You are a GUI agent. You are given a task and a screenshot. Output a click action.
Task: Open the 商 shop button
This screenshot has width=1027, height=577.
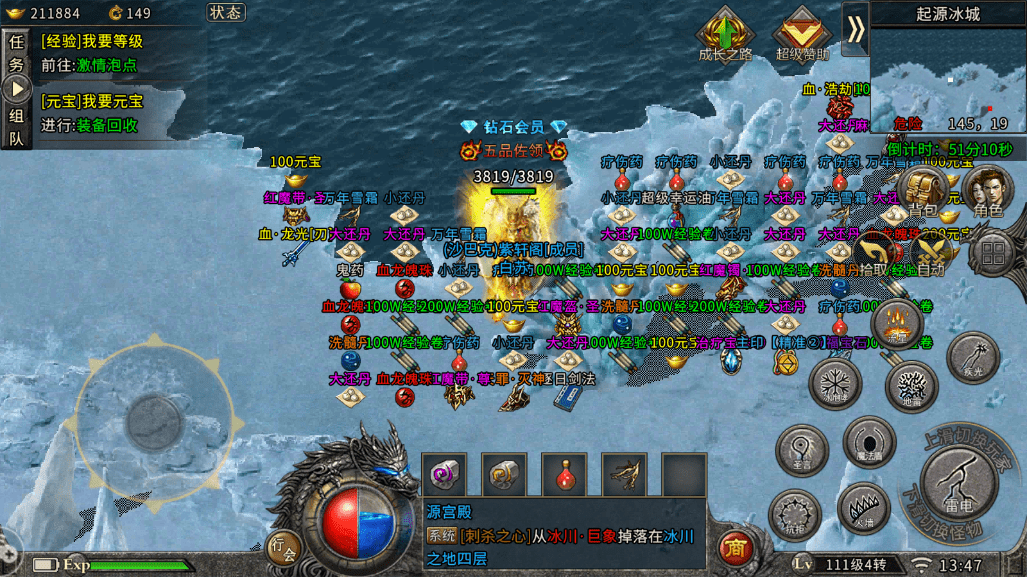tap(735, 547)
